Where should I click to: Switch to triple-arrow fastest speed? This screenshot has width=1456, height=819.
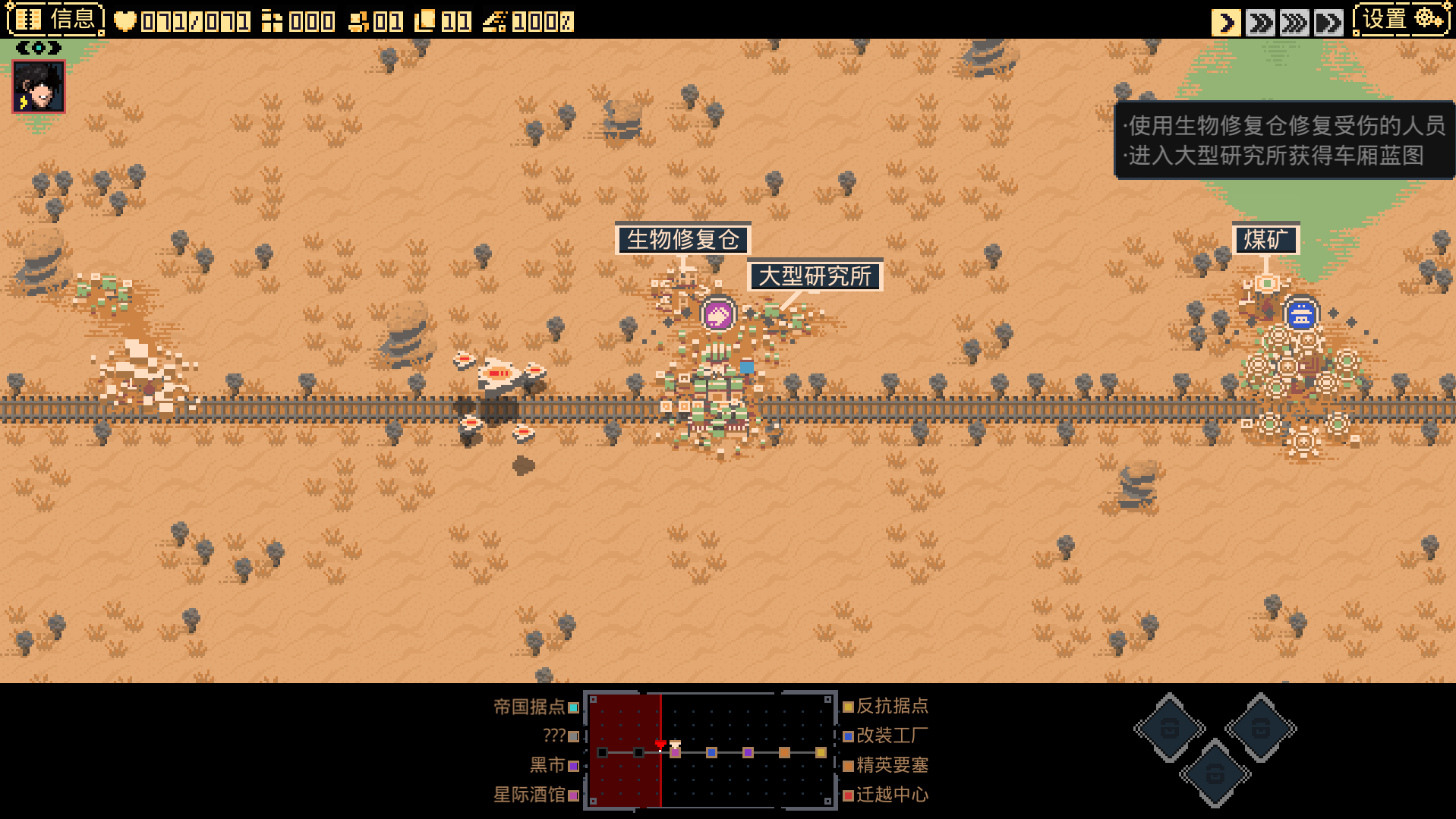pos(1294,22)
